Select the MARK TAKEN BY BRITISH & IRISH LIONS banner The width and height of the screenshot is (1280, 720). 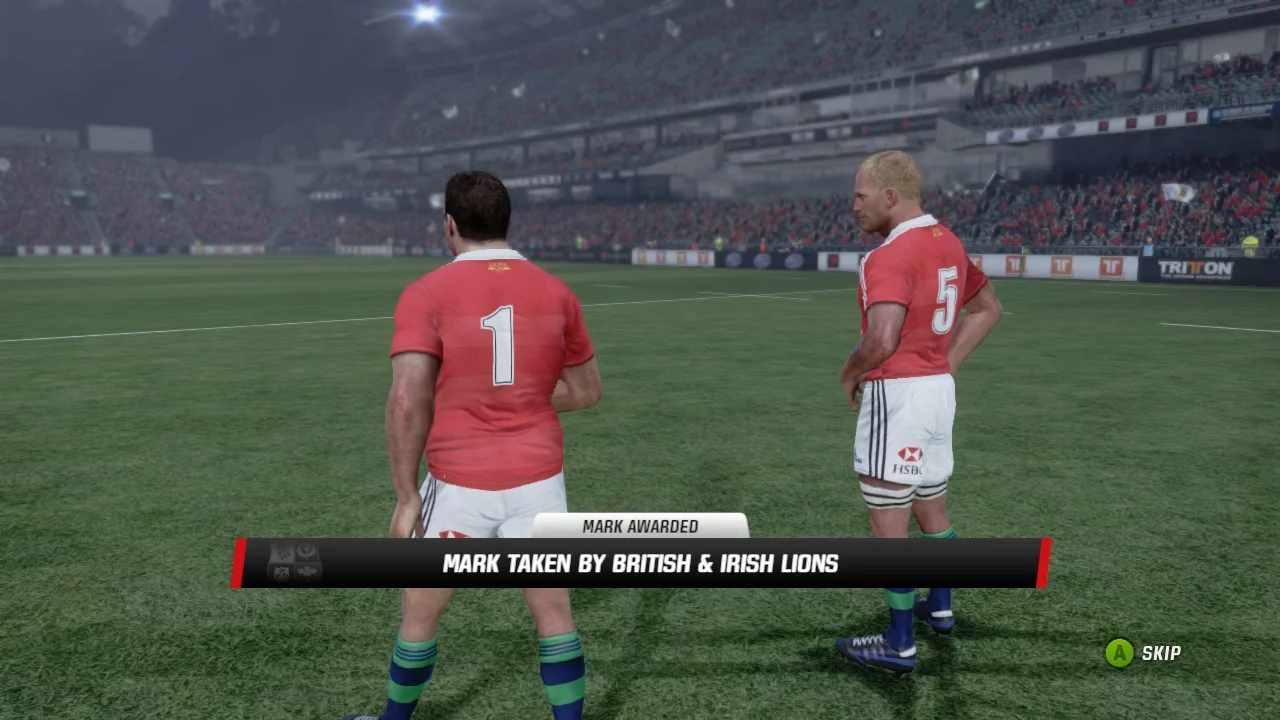640,562
